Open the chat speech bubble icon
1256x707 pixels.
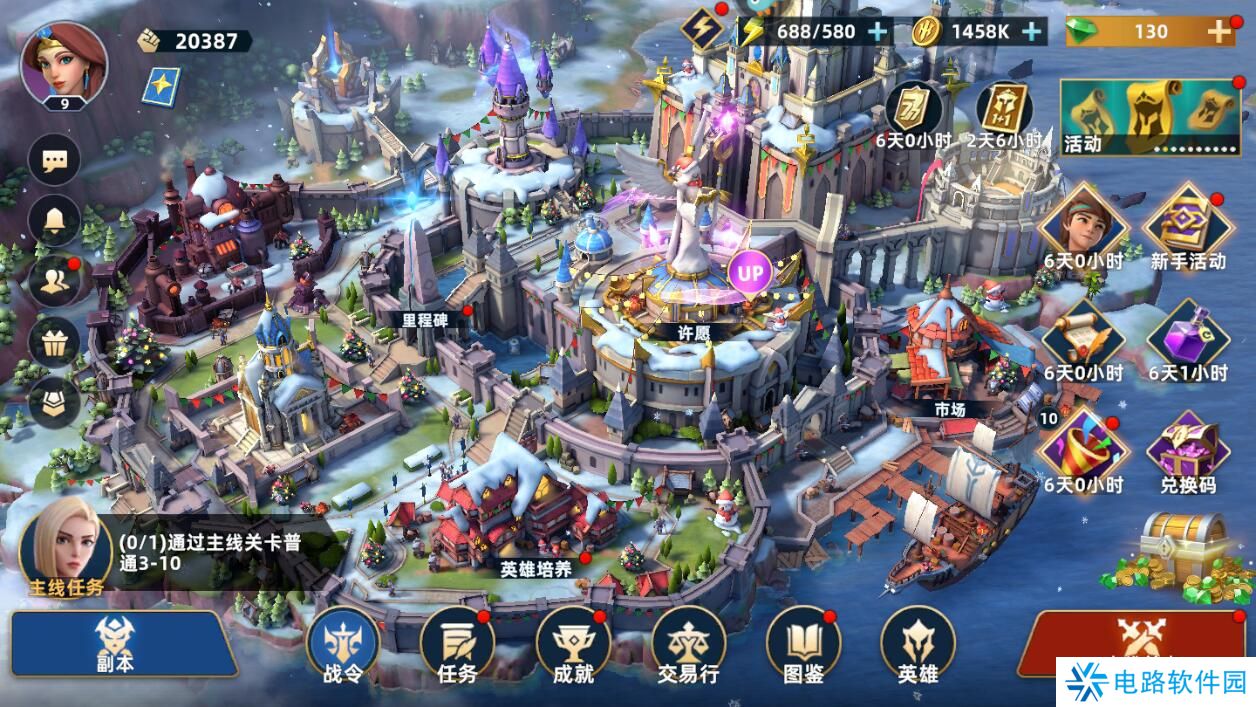(54, 160)
